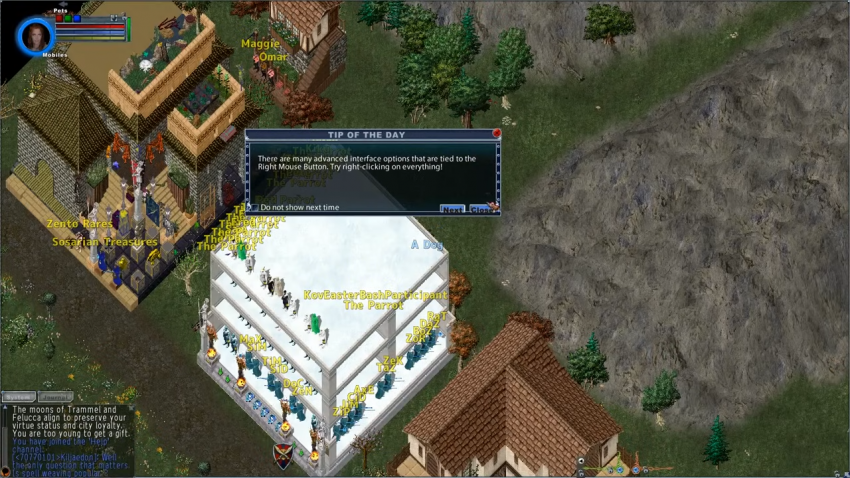The width and height of the screenshot is (850, 478).
Task: Dismiss the tip with the red corner button
Action: tap(496, 133)
